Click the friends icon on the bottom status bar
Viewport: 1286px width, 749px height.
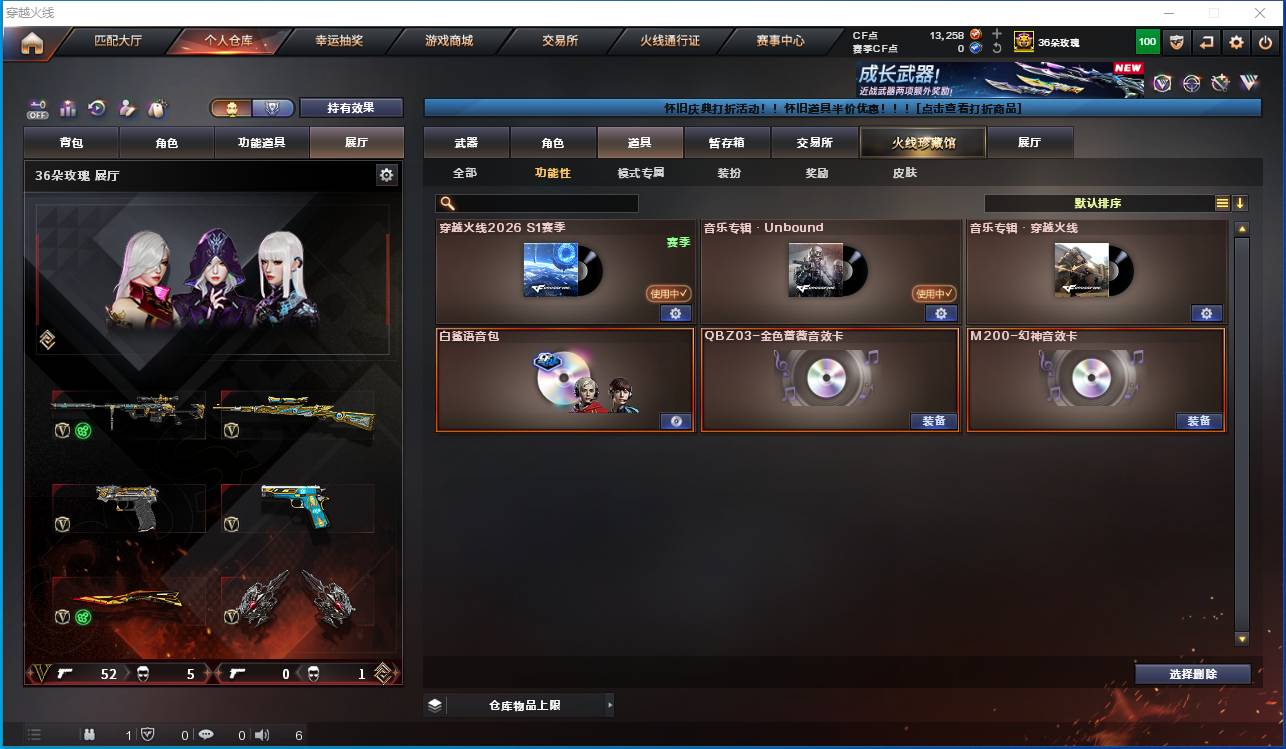[88, 735]
